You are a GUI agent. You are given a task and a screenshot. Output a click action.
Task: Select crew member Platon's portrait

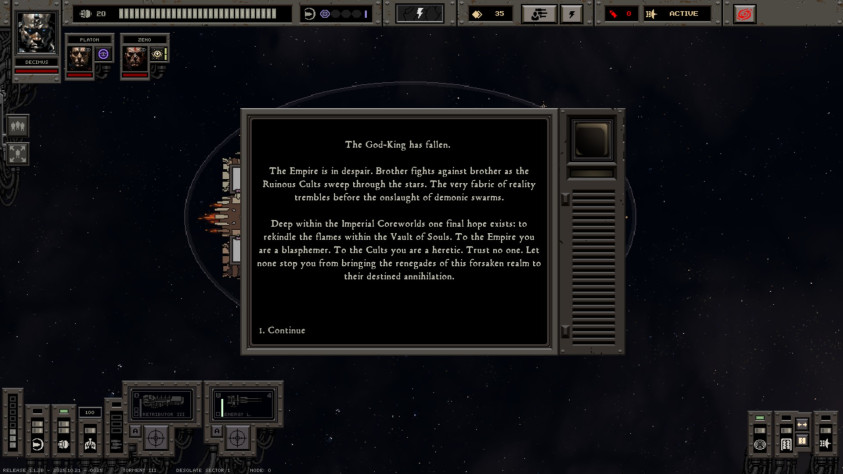80,57
